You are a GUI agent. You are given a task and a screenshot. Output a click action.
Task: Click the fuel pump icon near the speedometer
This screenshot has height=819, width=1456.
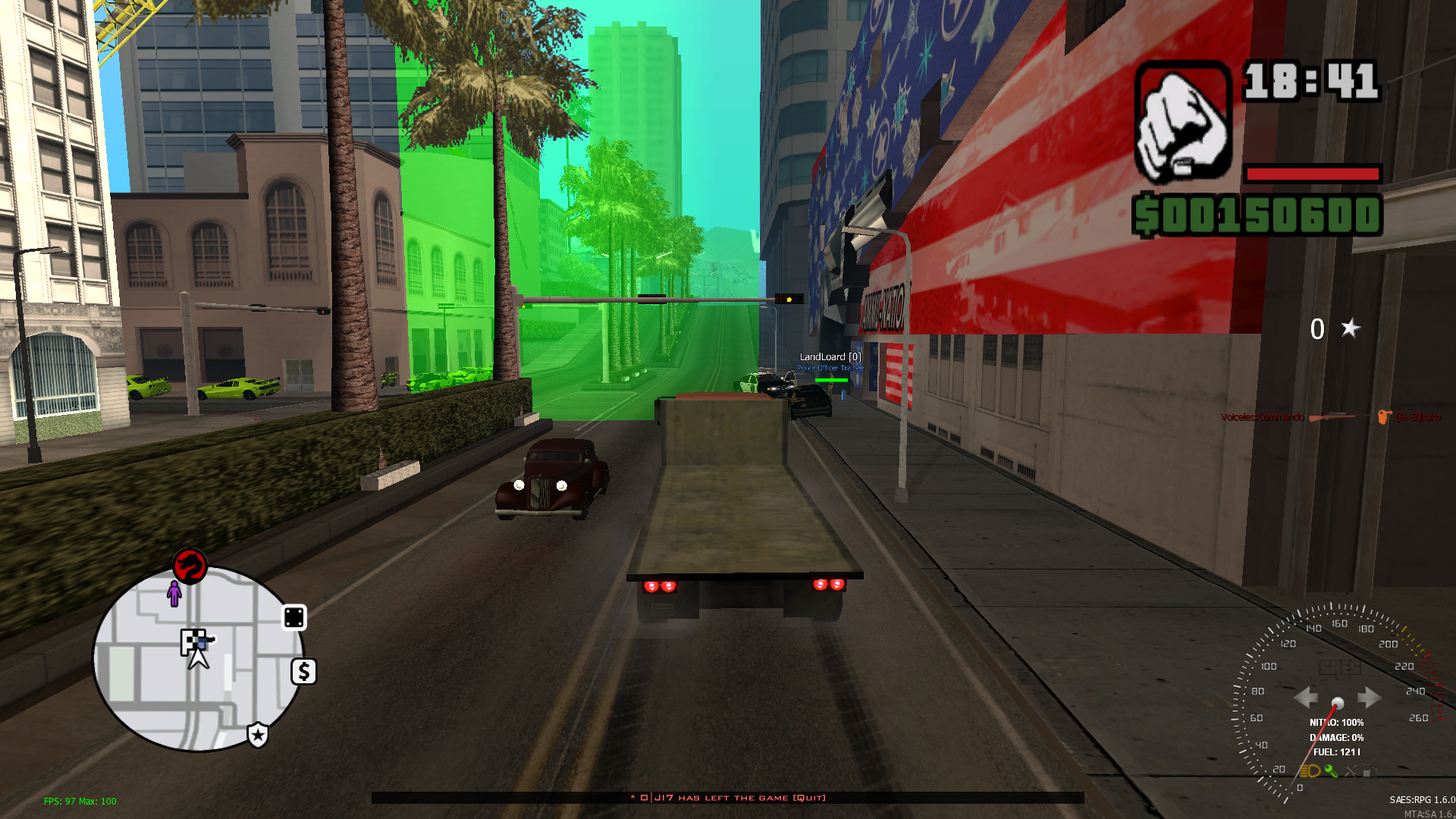[1370, 770]
